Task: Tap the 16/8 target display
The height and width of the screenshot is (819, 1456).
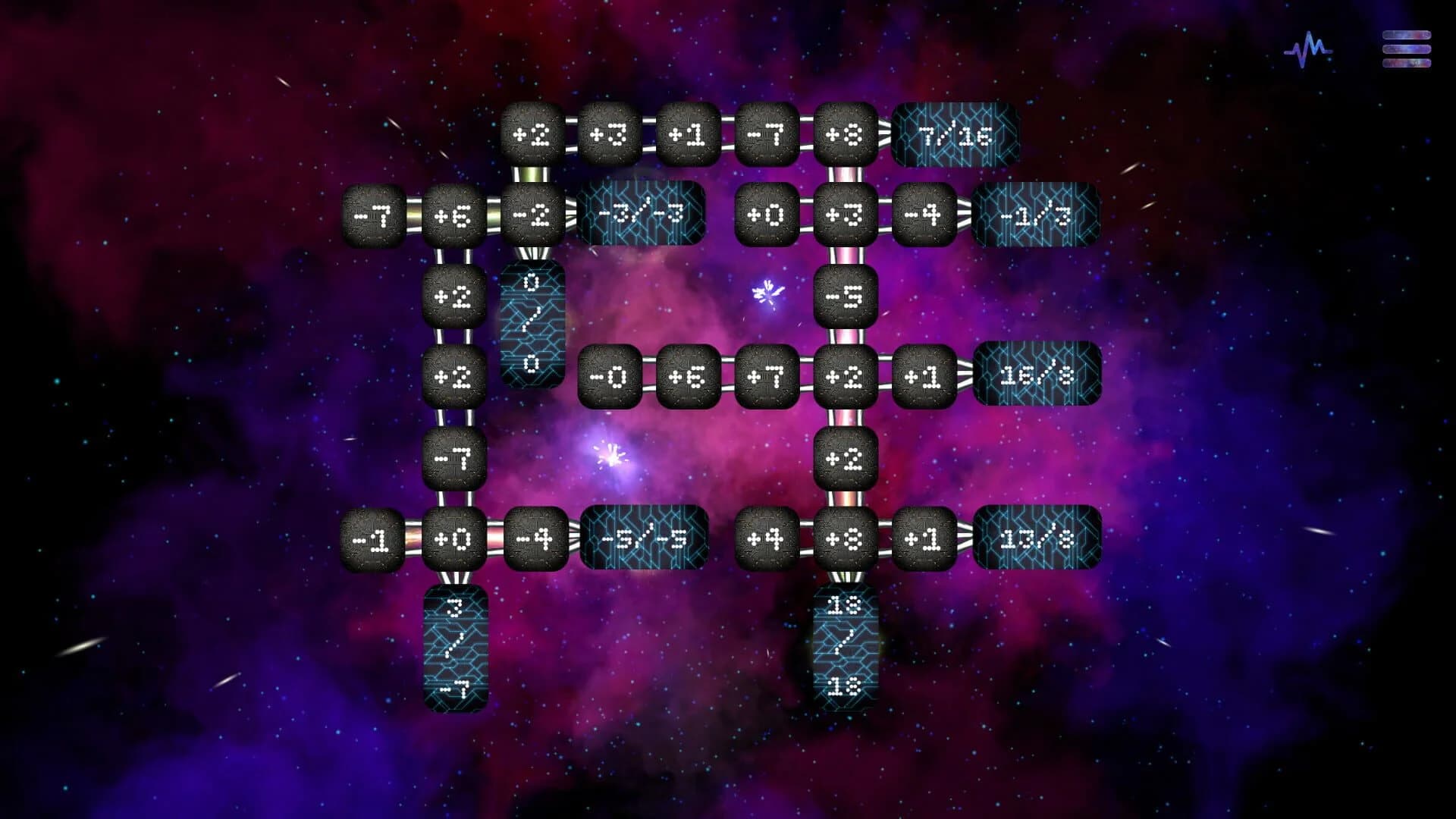Action: pyautogui.click(x=1037, y=375)
